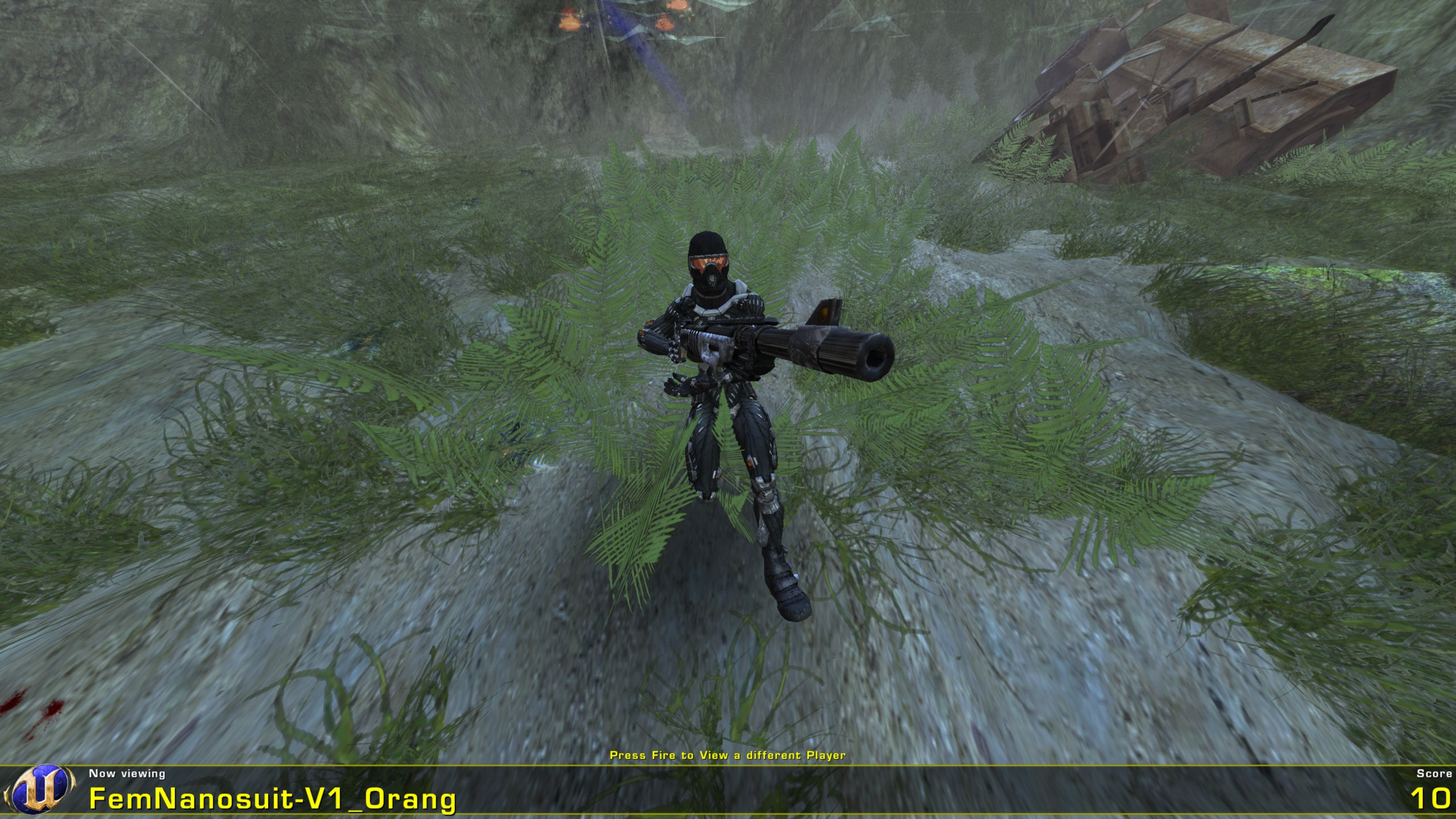Toggle the shoulder armor padding

[x=739, y=288]
